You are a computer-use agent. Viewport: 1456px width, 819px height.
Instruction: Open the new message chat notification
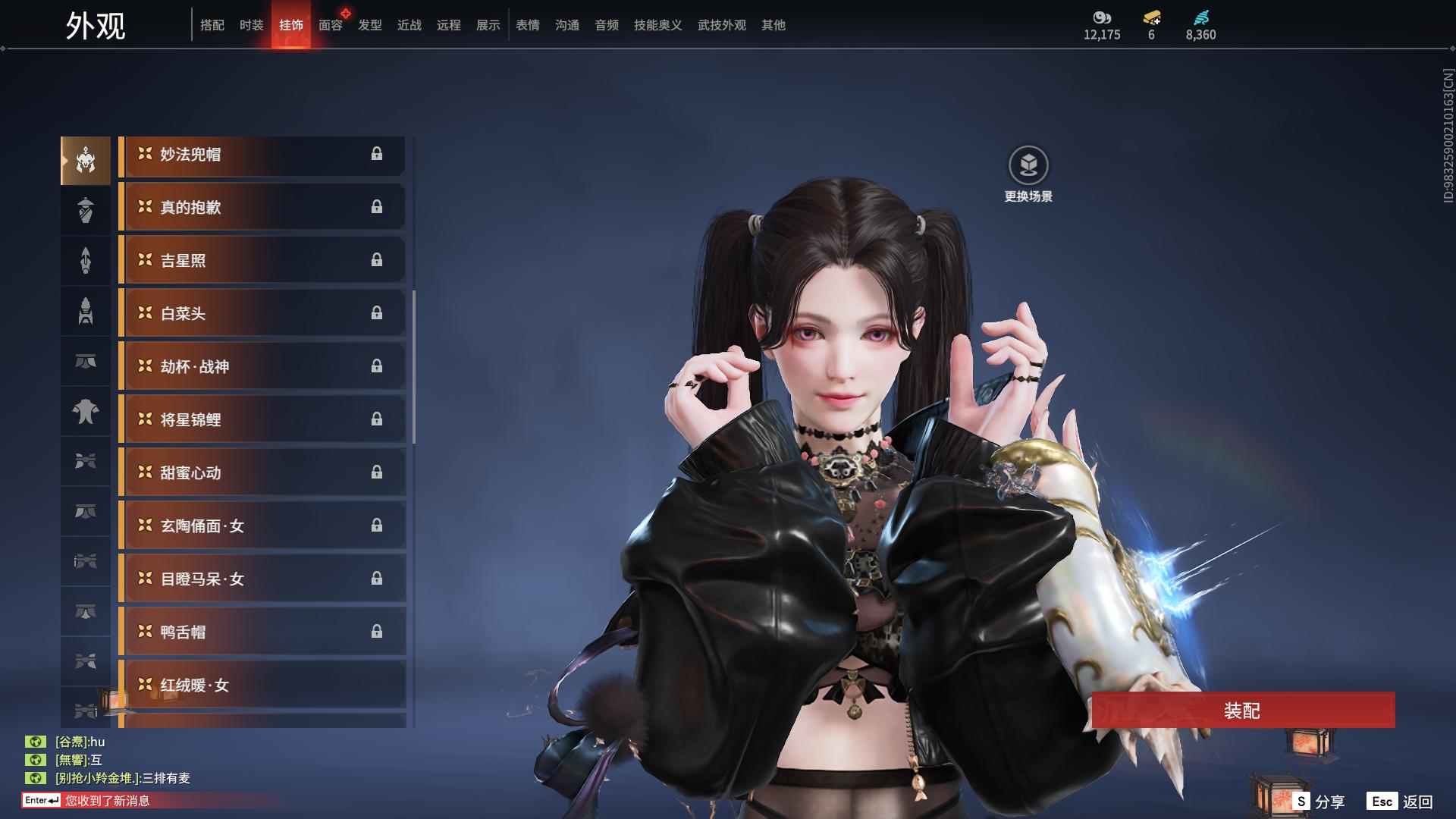[x=106, y=801]
